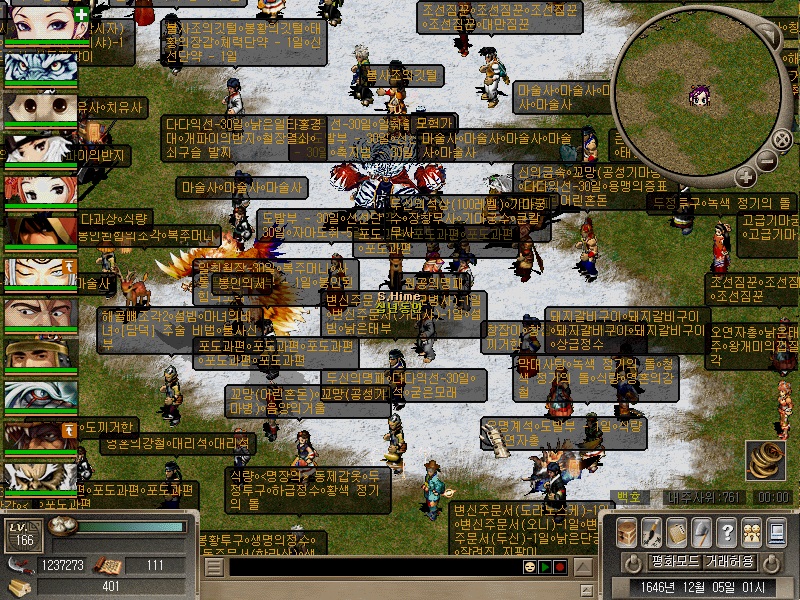
Task: Toggle the 거래허용 trade permission button
Action: pos(732,561)
